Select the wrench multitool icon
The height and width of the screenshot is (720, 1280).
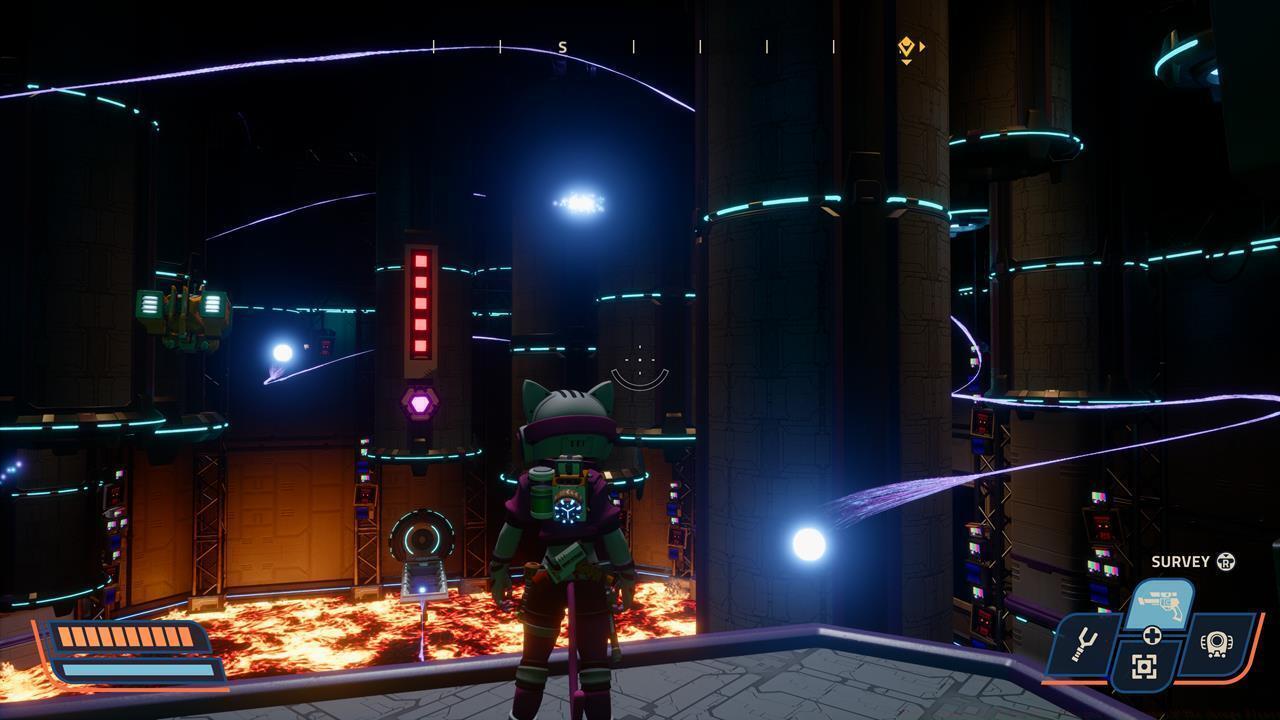click(1086, 645)
